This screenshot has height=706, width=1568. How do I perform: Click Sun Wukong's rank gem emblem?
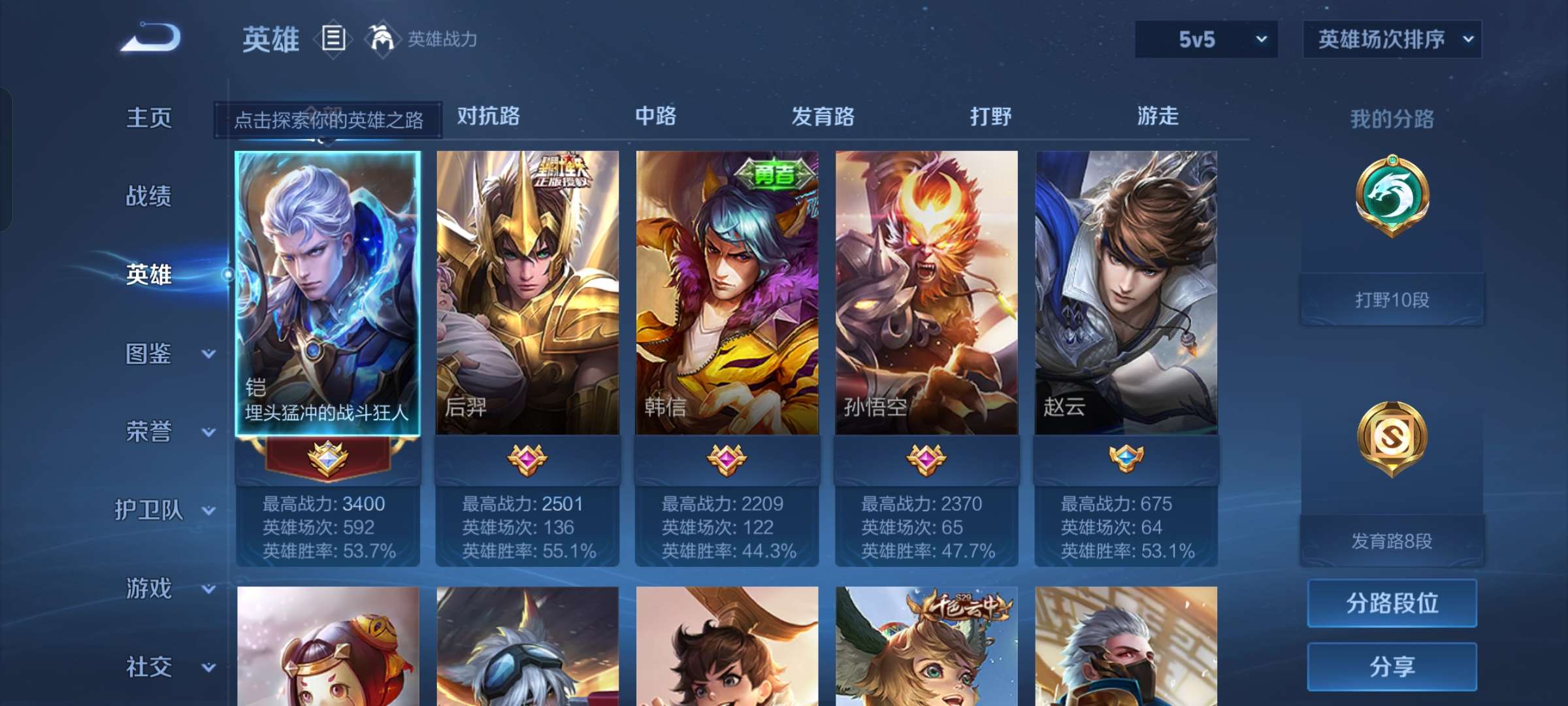[926, 460]
